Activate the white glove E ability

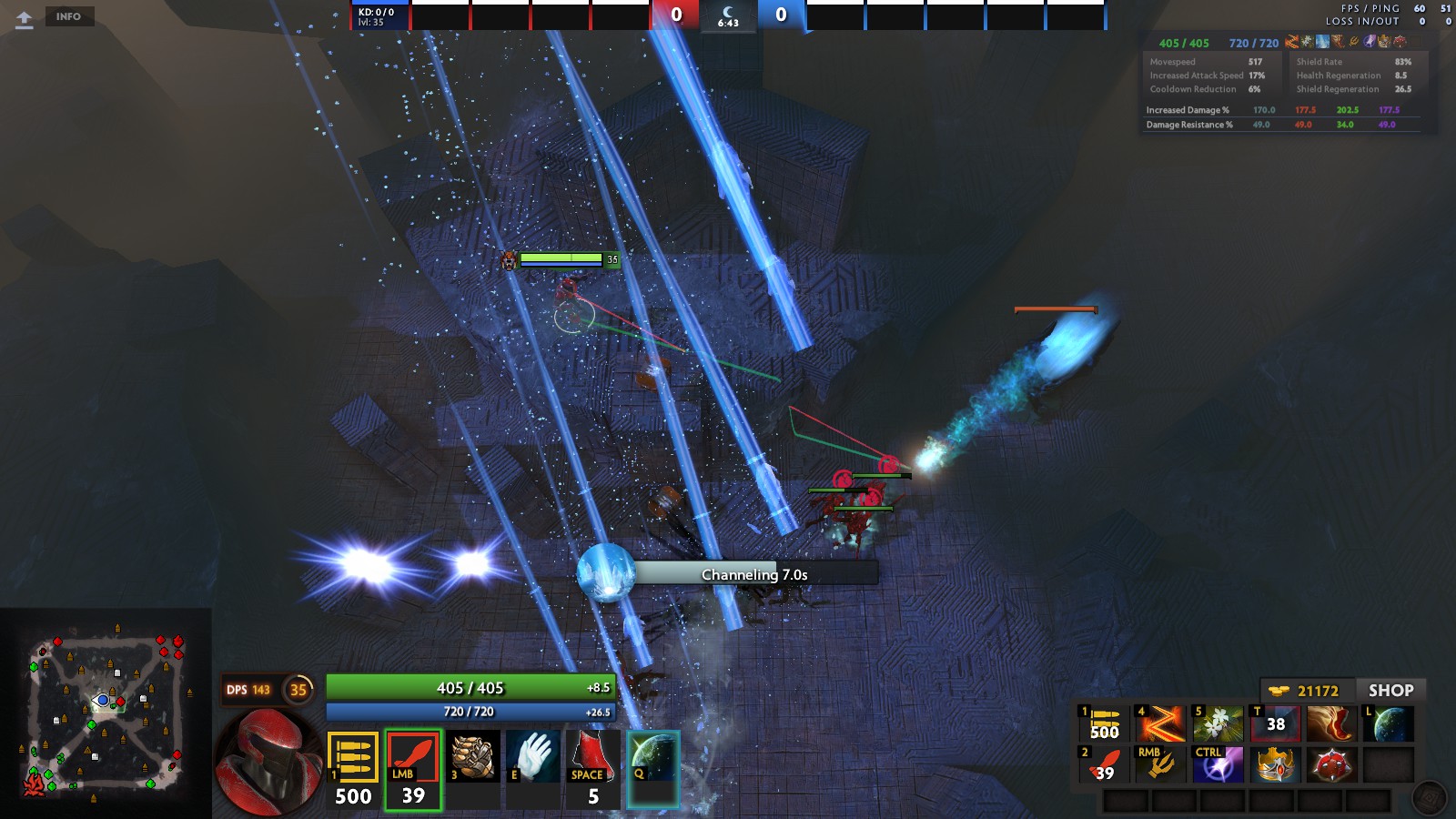tap(533, 756)
